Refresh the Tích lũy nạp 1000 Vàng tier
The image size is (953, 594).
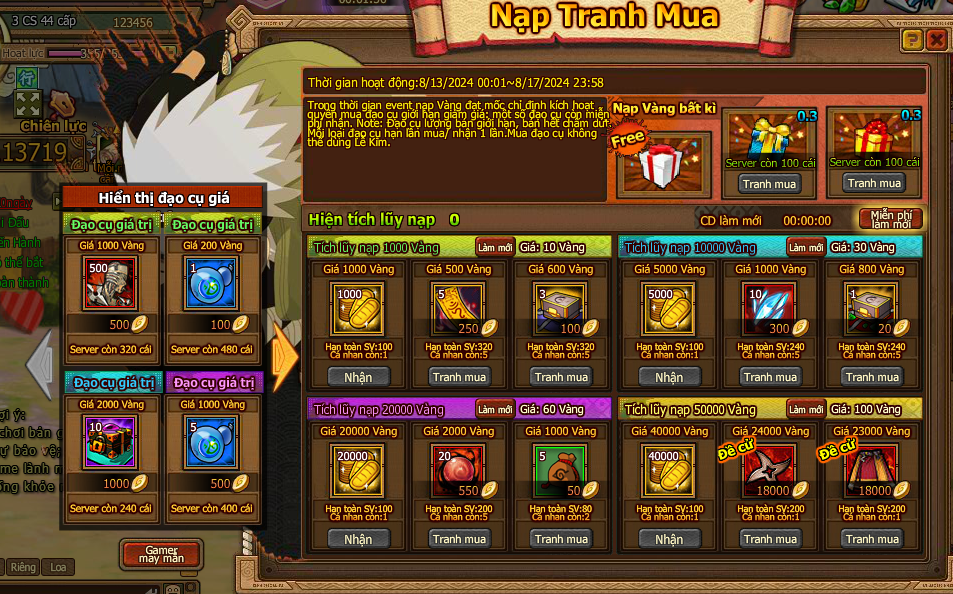[494, 247]
